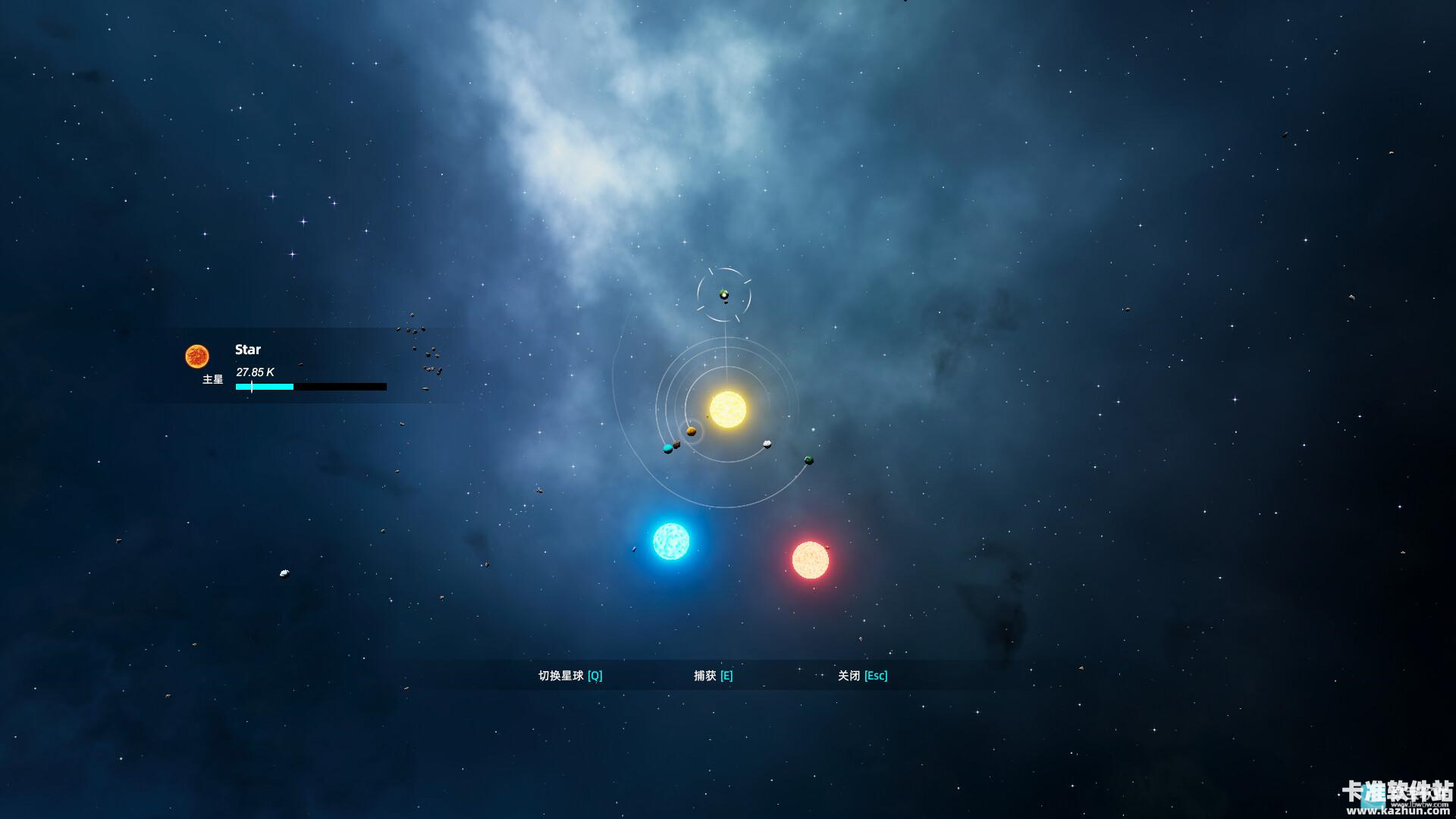Image resolution: width=1456 pixels, height=819 pixels.
Task: Click the 主星 label in the Star panel
Action: [x=212, y=378]
